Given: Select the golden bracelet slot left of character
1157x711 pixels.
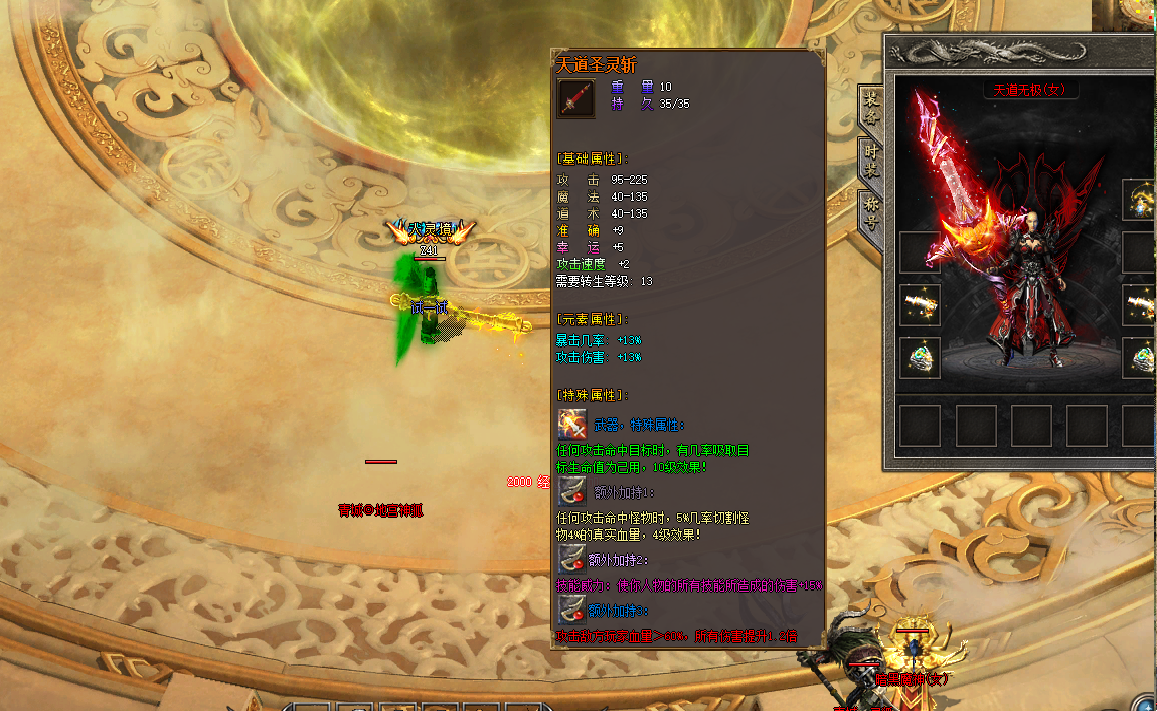Looking at the screenshot, I should point(920,305).
